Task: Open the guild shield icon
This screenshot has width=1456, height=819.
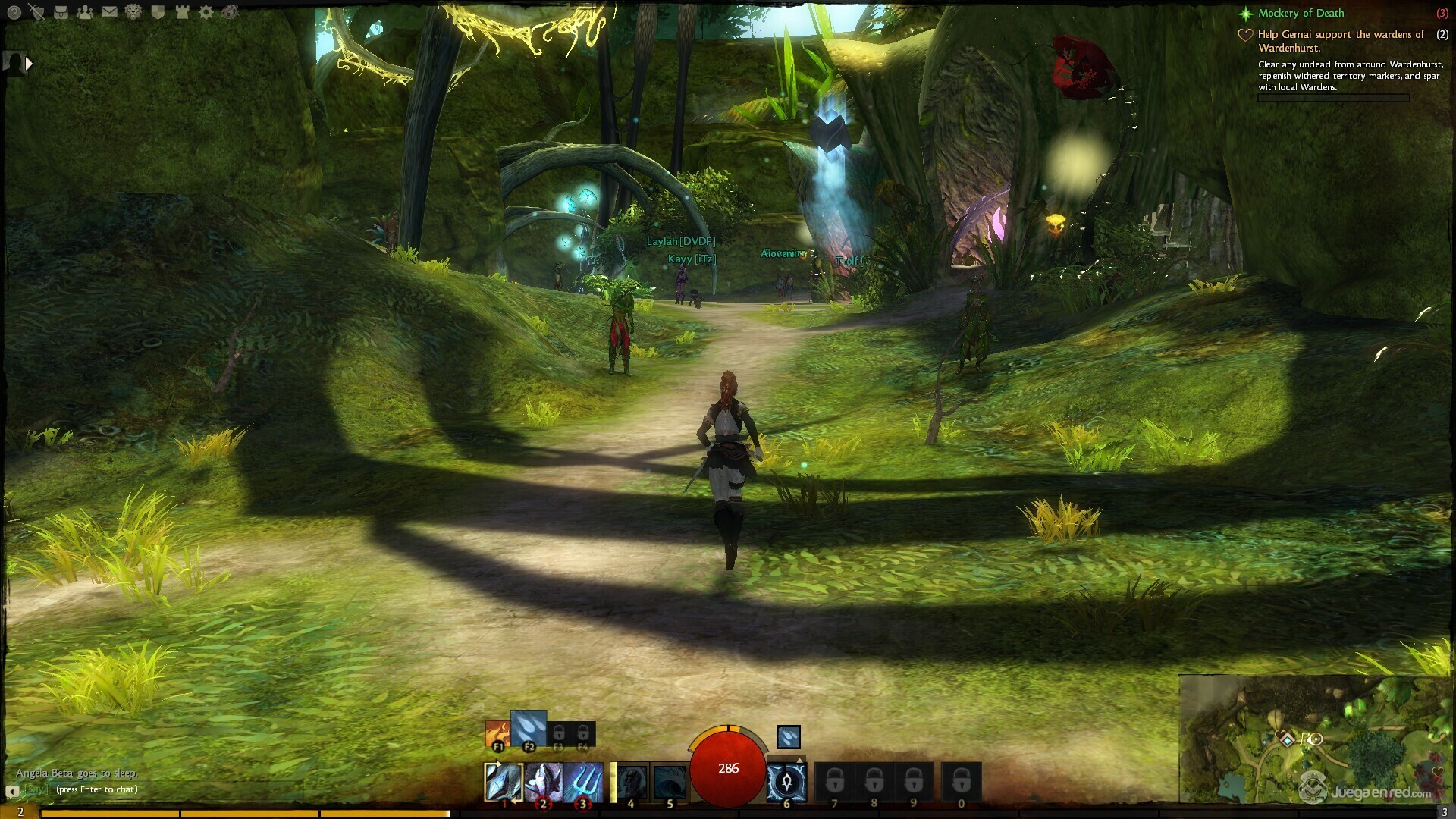Action: [158, 12]
